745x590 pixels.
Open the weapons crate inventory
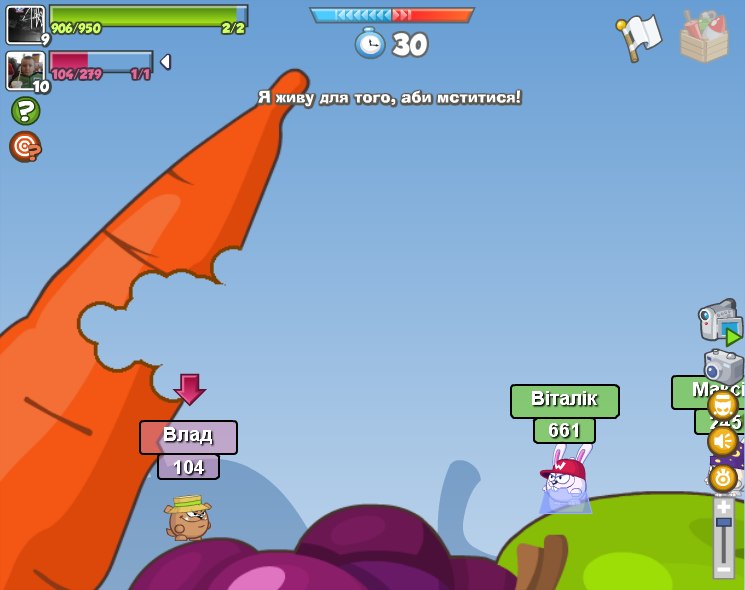pos(703,38)
